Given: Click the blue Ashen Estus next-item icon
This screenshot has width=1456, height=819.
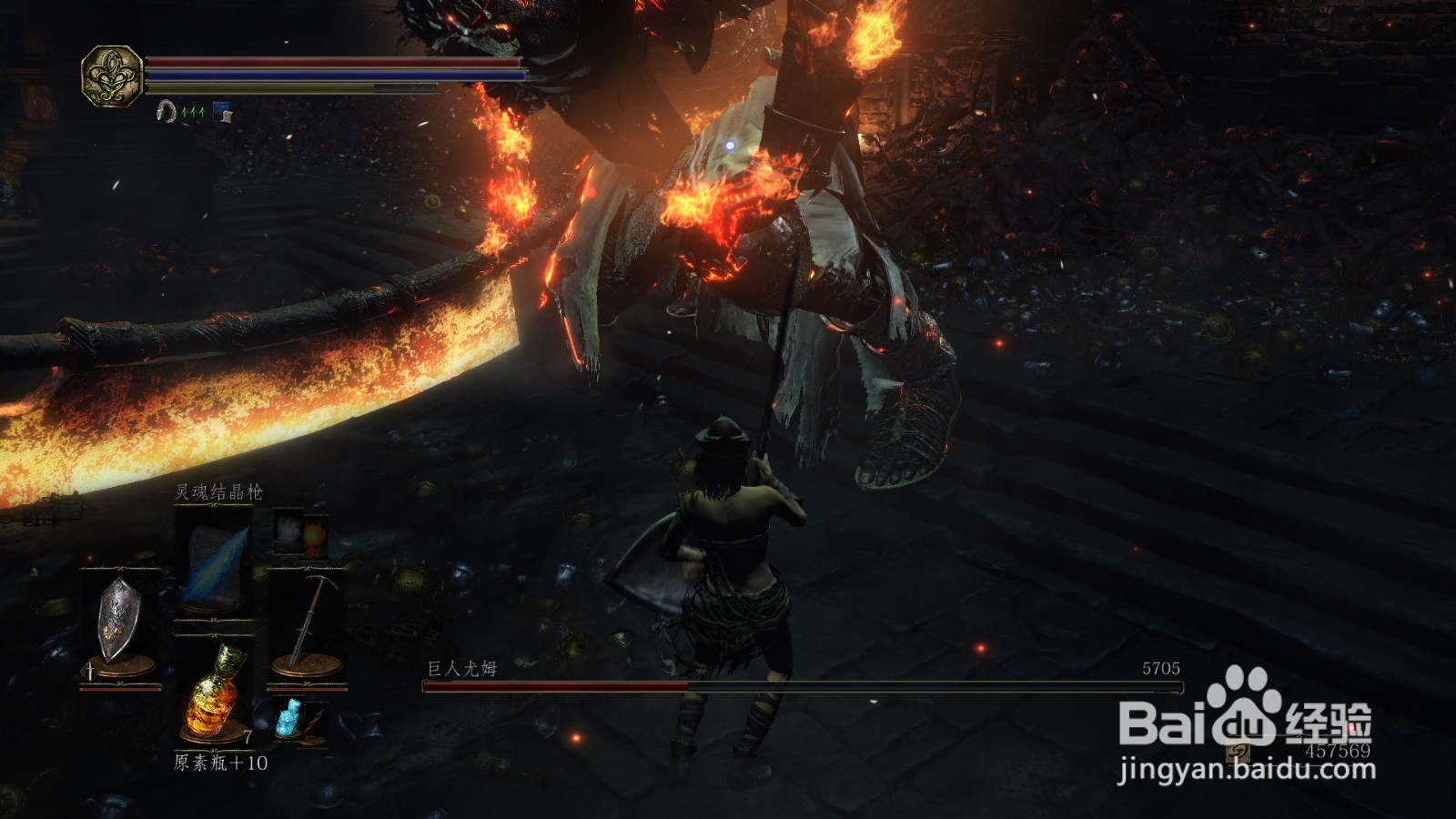Looking at the screenshot, I should coord(291,717).
